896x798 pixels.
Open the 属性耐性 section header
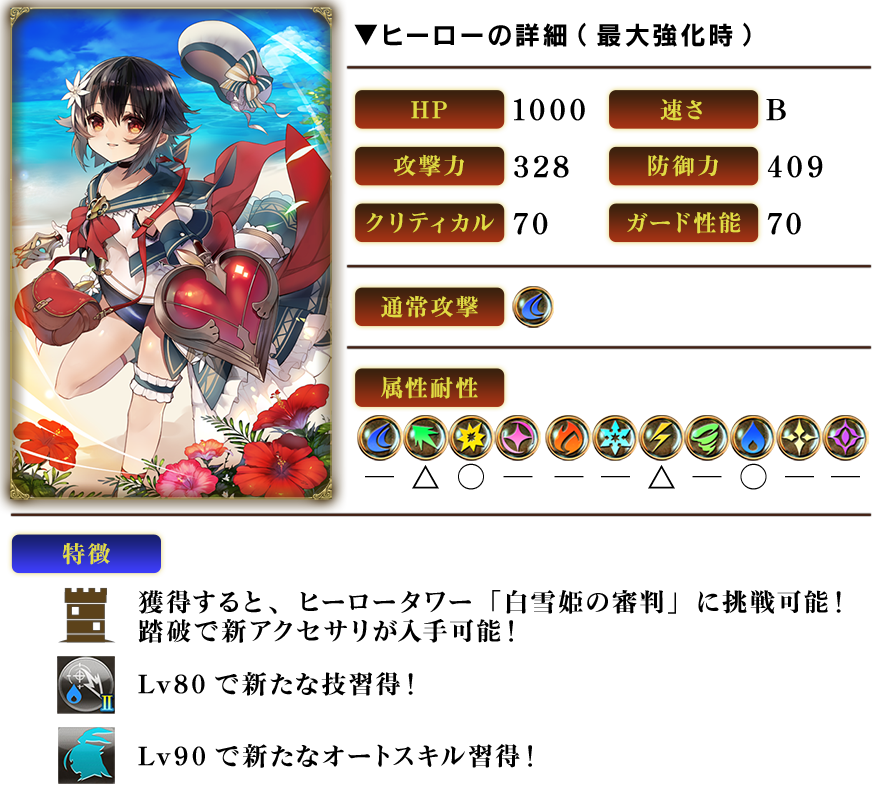tap(429, 387)
